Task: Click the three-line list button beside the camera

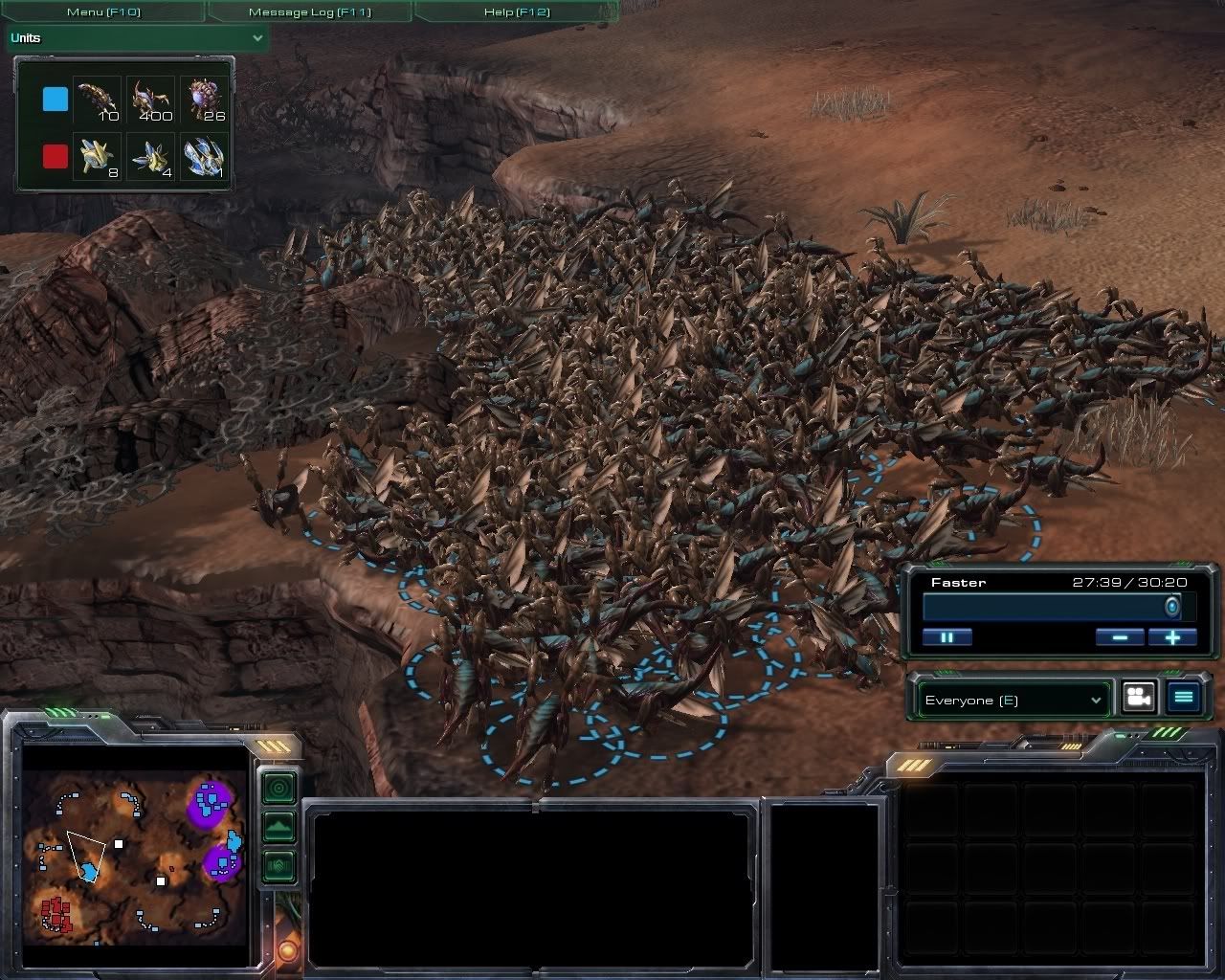Action: point(1184,698)
